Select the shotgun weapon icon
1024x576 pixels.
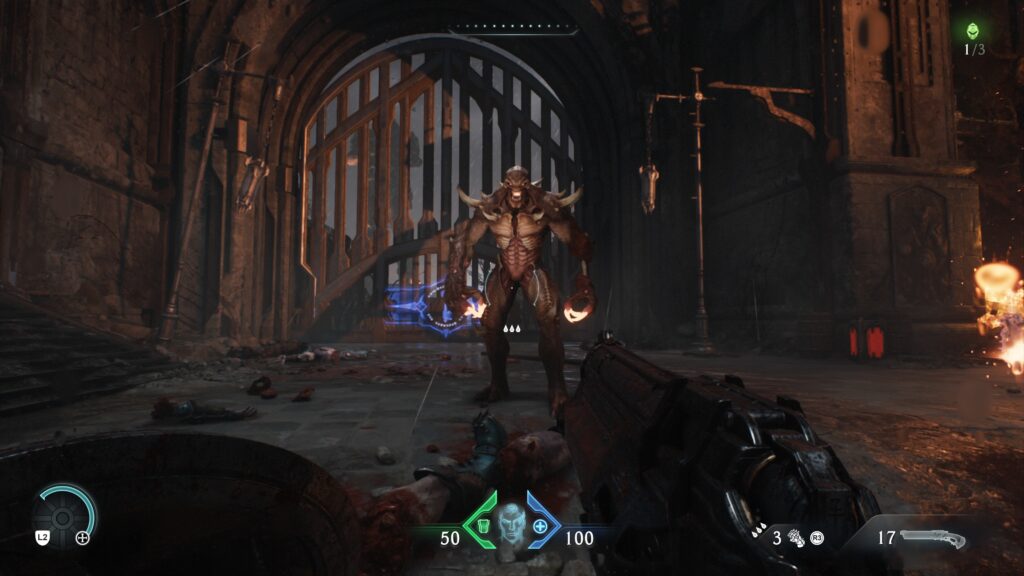933,539
